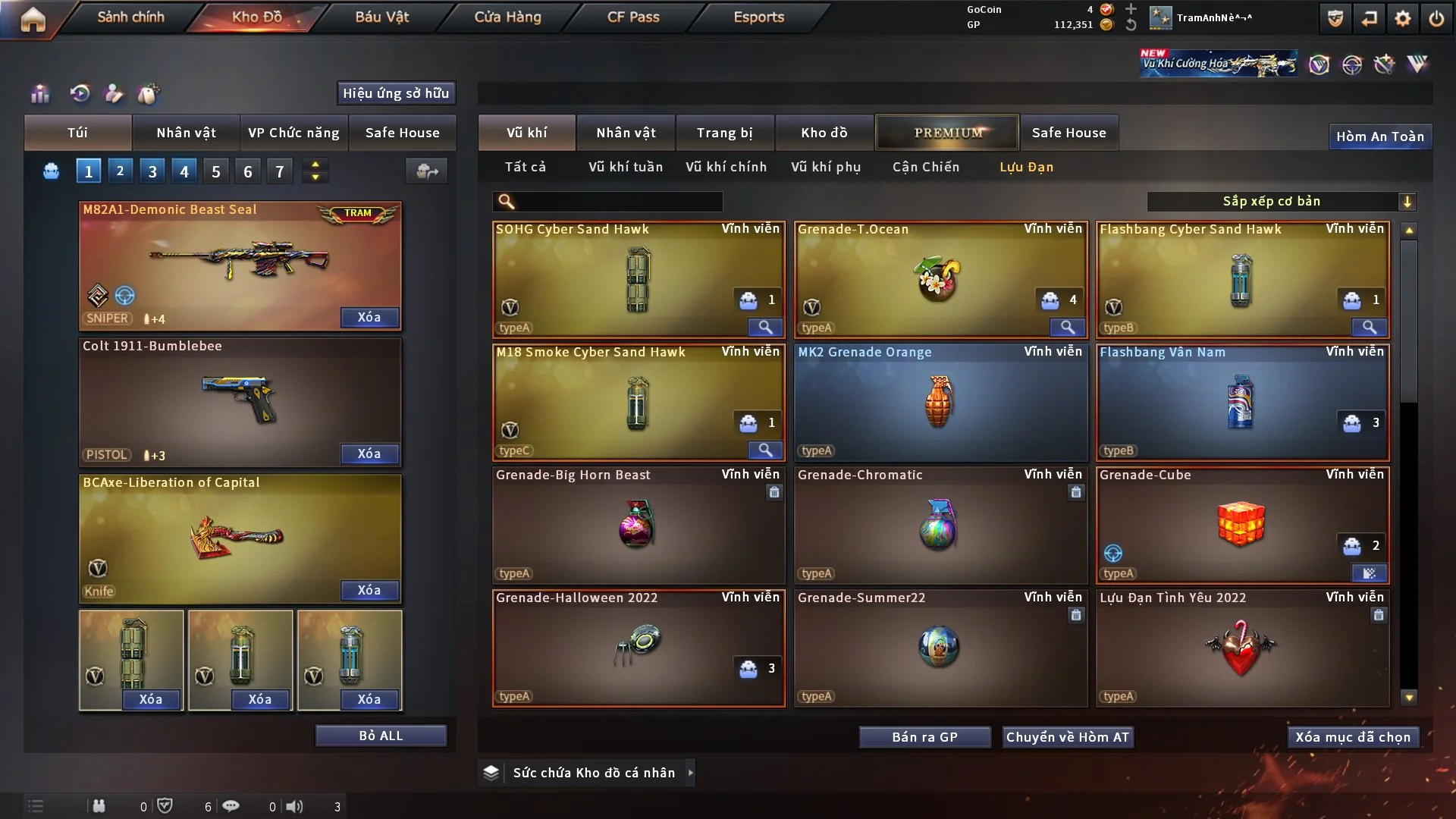Switch to the Nhân vật bag tab

click(186, 133)
